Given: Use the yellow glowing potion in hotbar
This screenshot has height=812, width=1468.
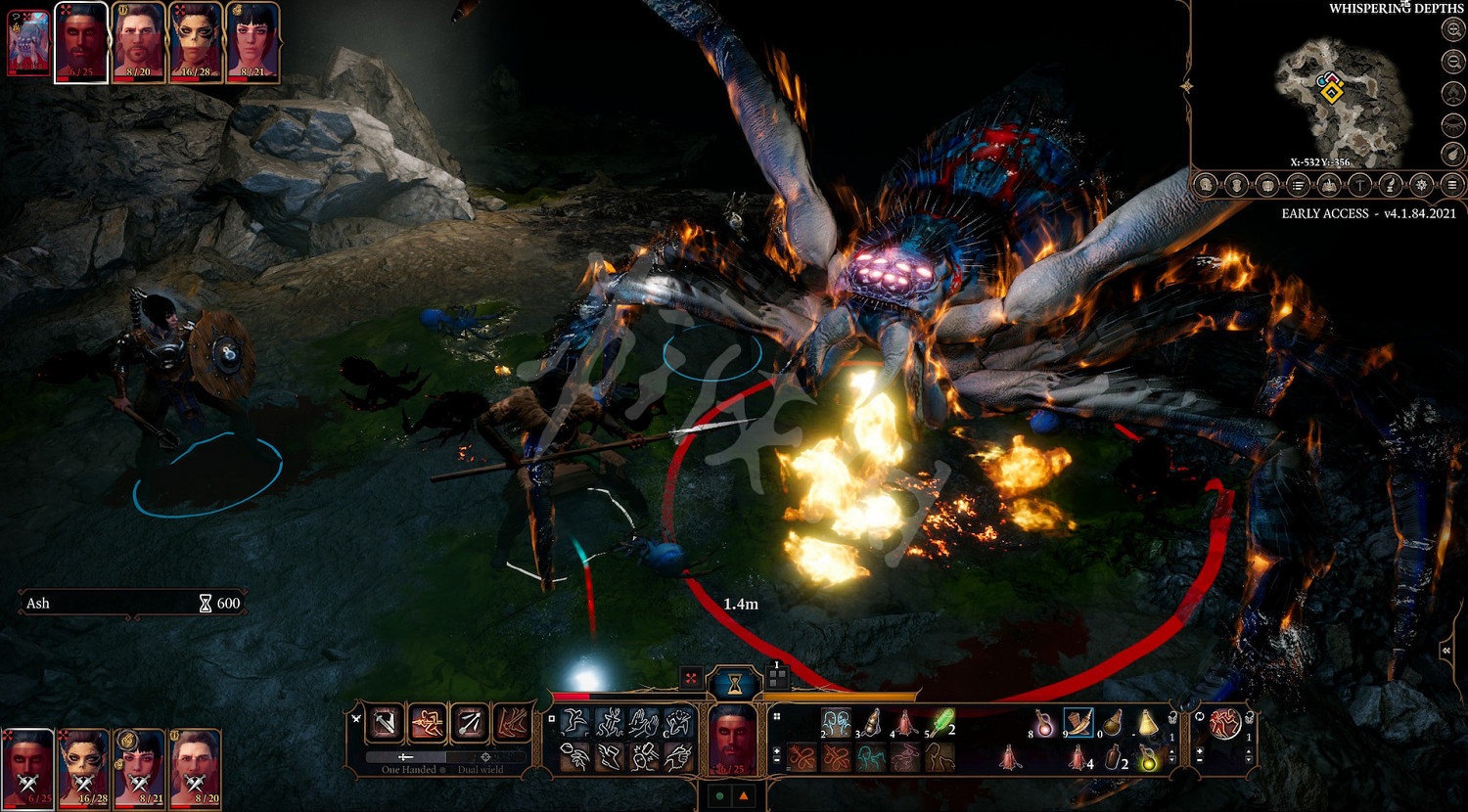Looking at the screenshot, I should pyautogui.click(x=1147, y=758).
